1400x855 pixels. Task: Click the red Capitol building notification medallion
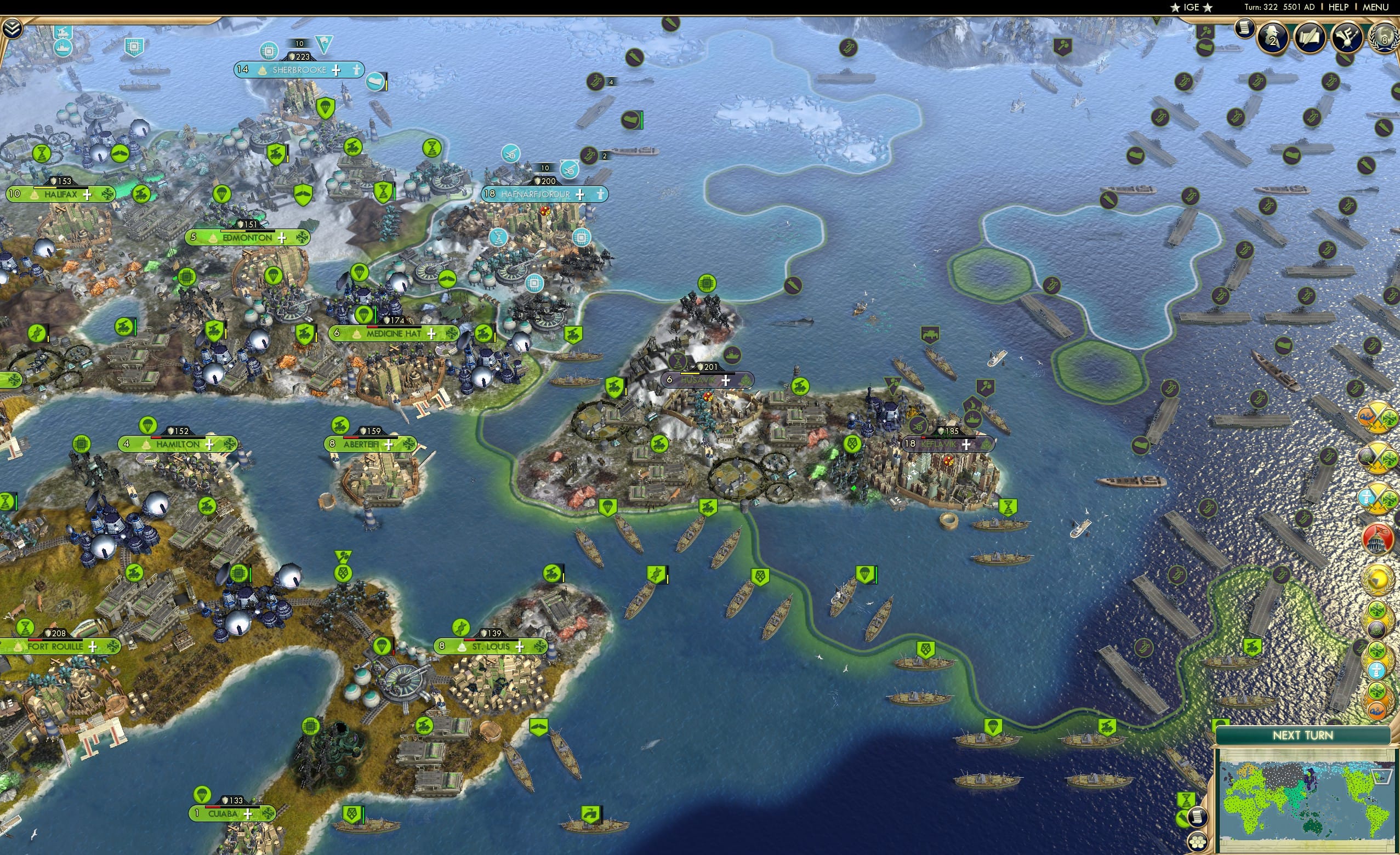(1378, 539)
